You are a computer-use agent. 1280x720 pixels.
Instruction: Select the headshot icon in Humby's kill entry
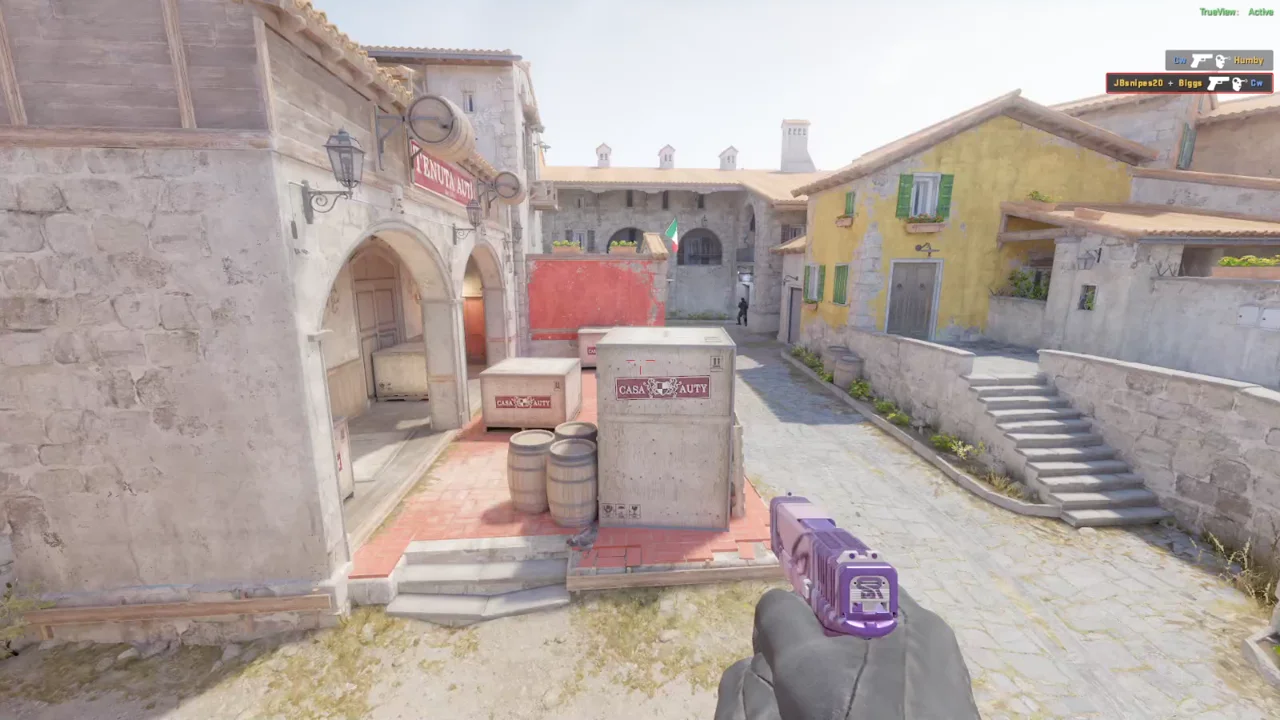pos(1222,61)
